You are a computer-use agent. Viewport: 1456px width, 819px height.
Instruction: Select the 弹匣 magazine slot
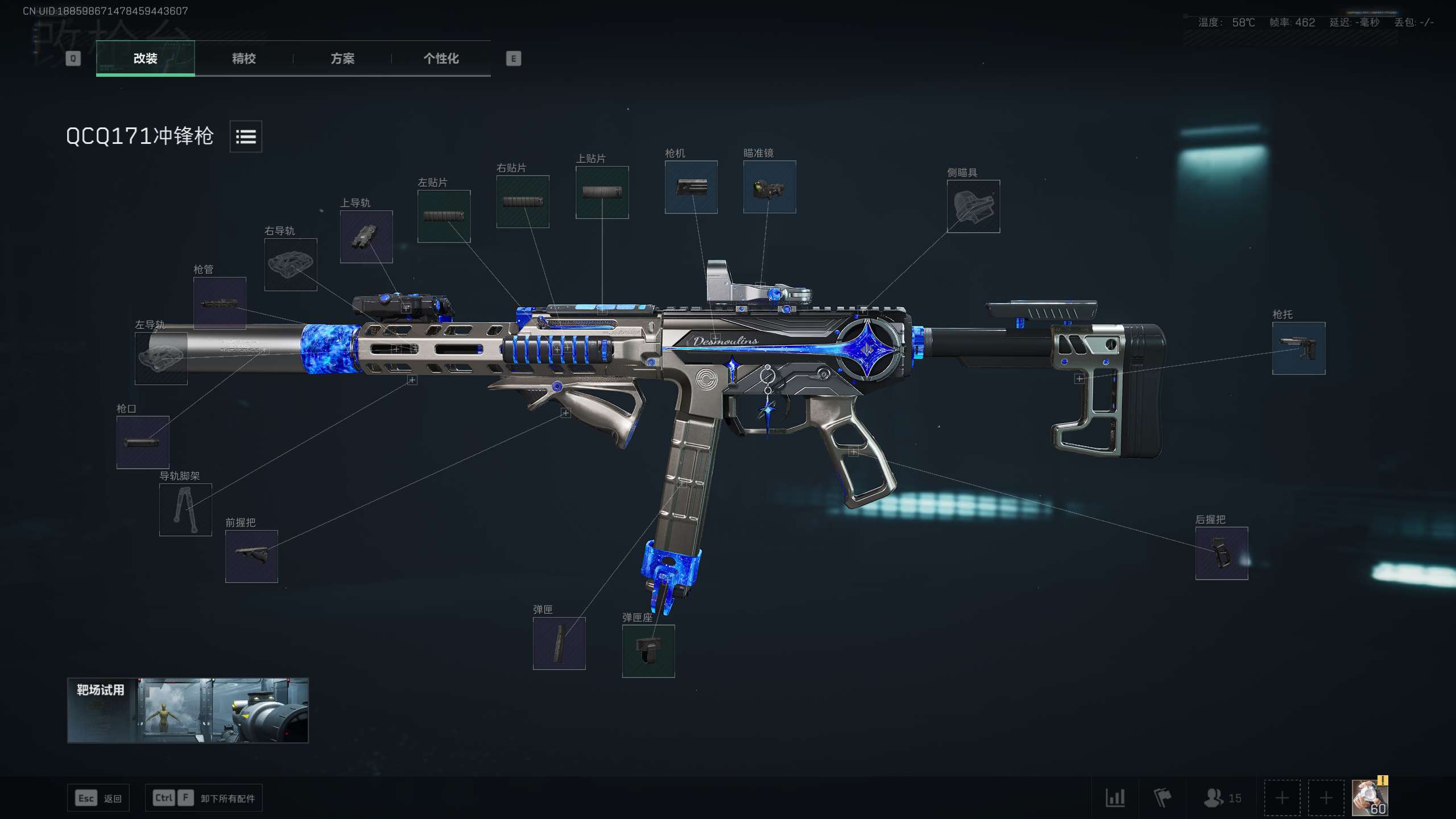click(x=559, y=643)
